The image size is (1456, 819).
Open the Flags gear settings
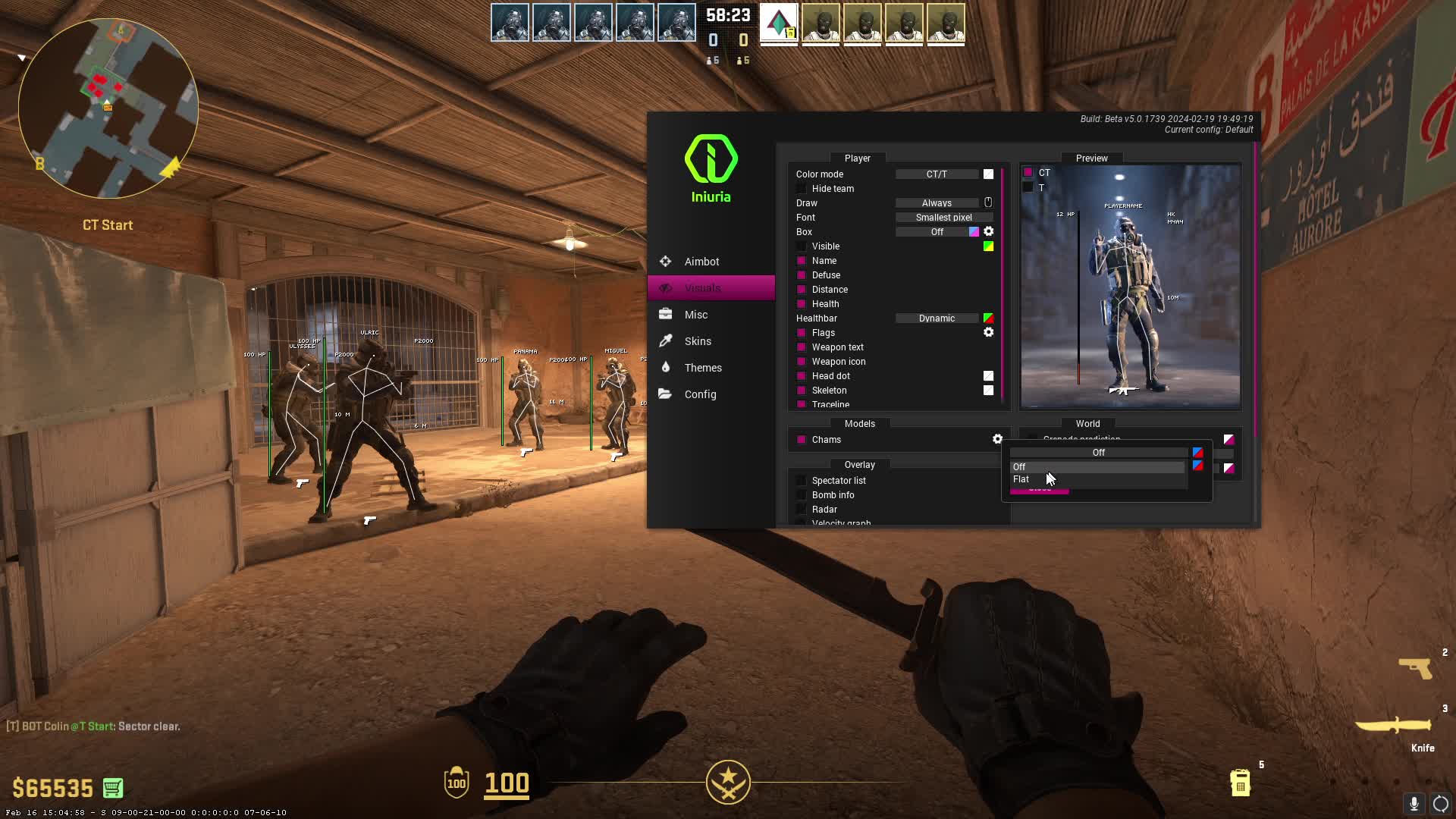[x=988, y=332]
